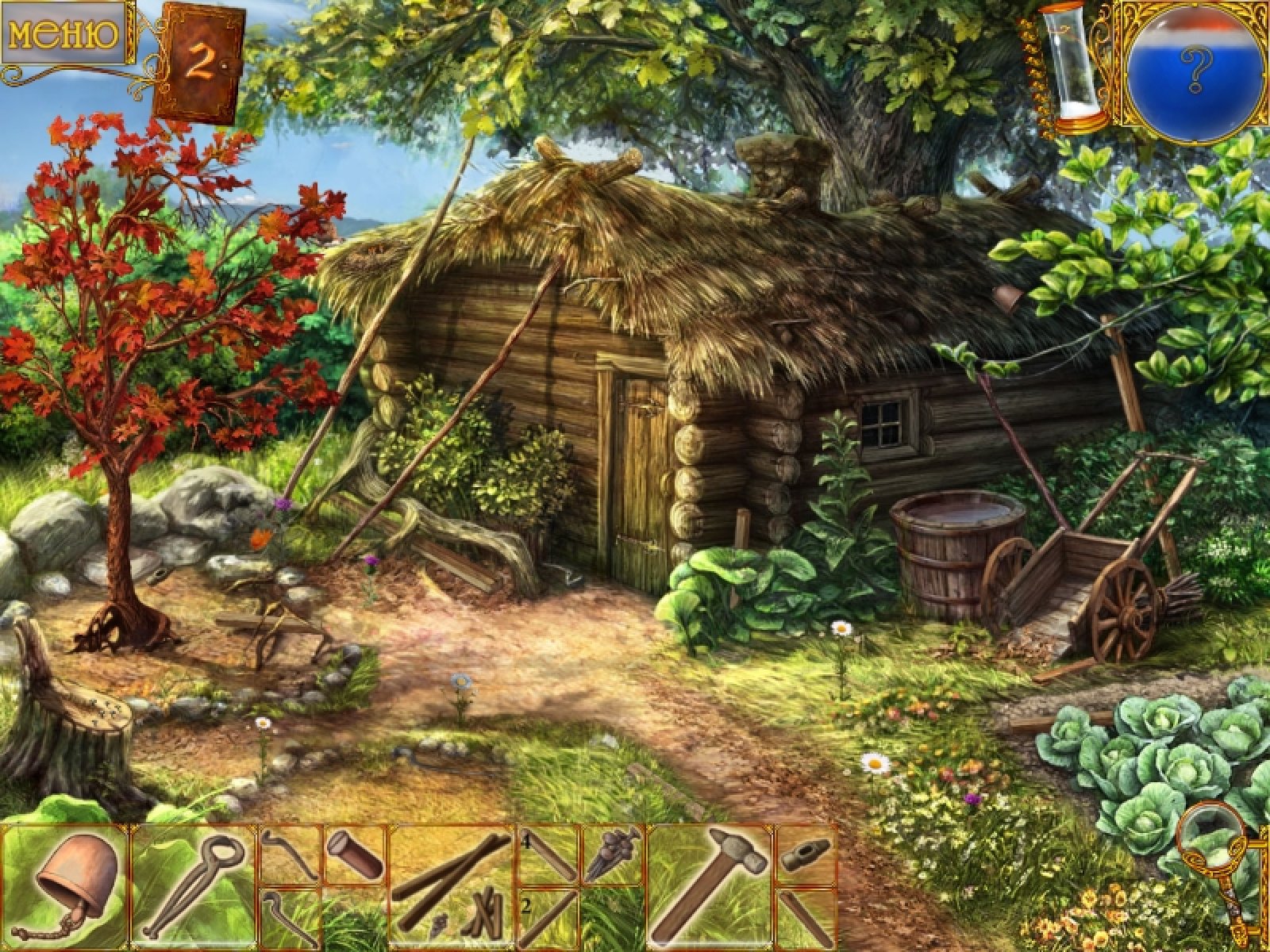Select the stick slot marked 4
Screen dimensions: 1270x952
(549, 855)
